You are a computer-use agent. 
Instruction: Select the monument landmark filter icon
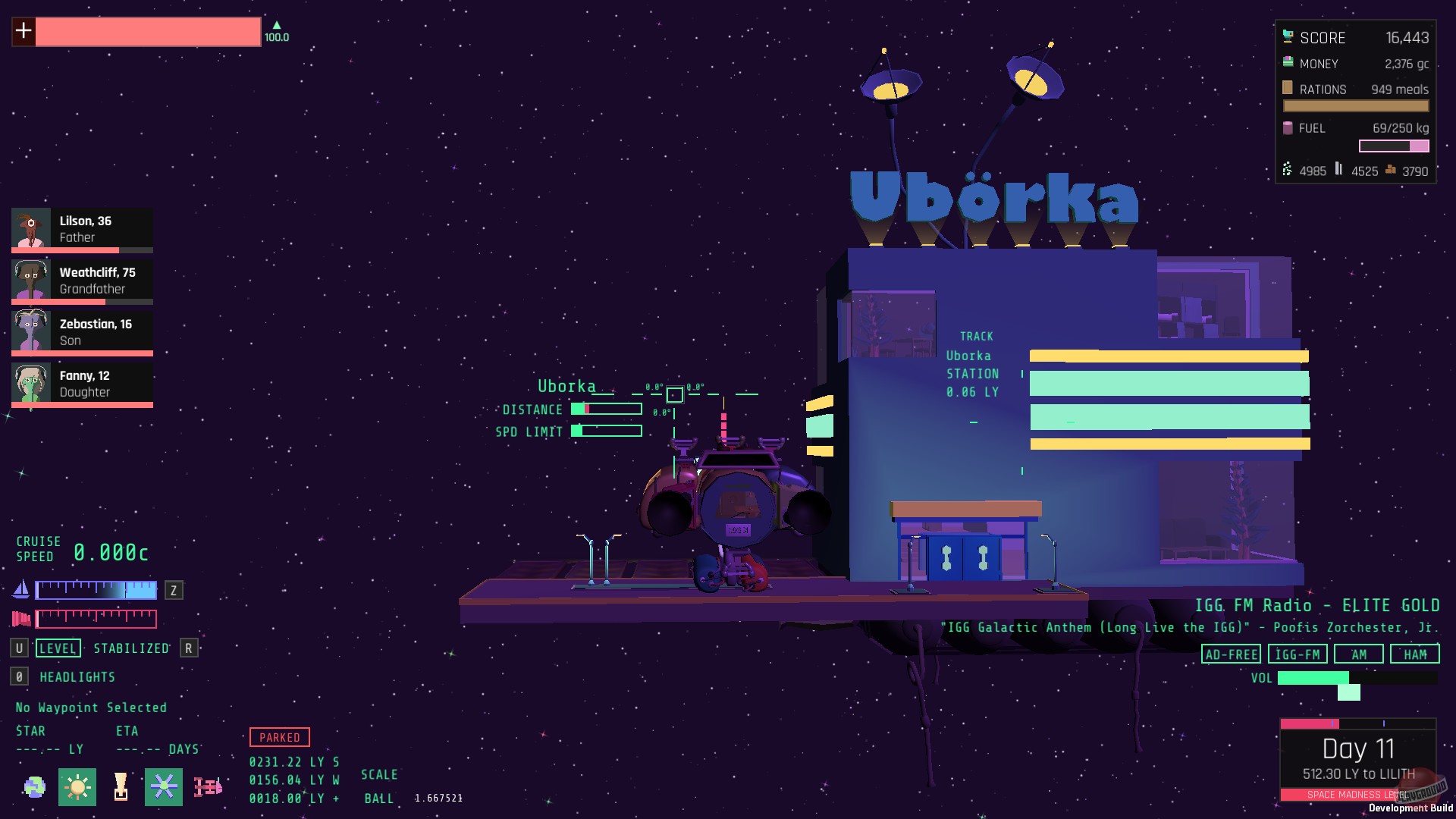[121, 788]
